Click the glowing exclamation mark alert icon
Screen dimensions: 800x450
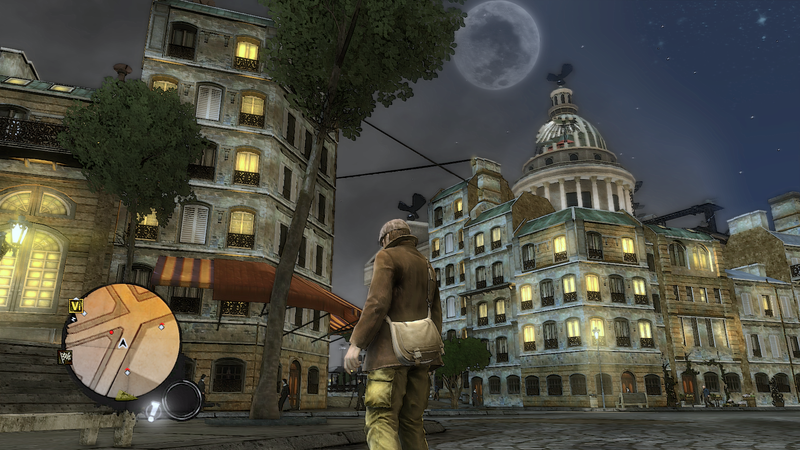(153, 409)
